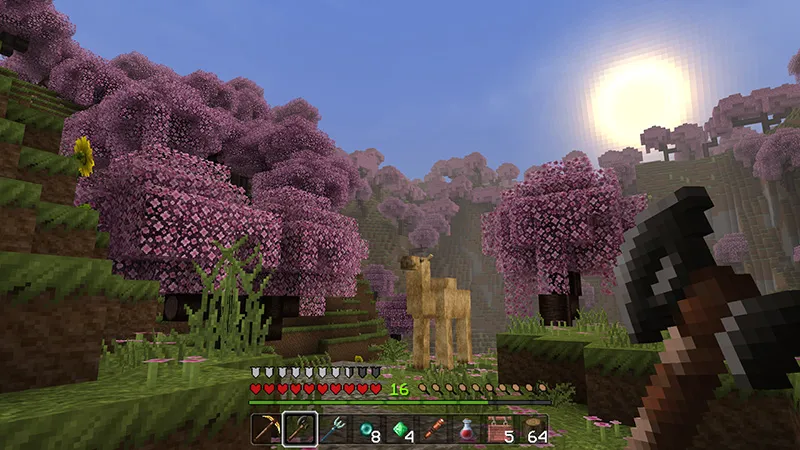The height and width of the screenshot is (450, 800).
Task: Pick the emerald stack slot
Action: [400, 430]
